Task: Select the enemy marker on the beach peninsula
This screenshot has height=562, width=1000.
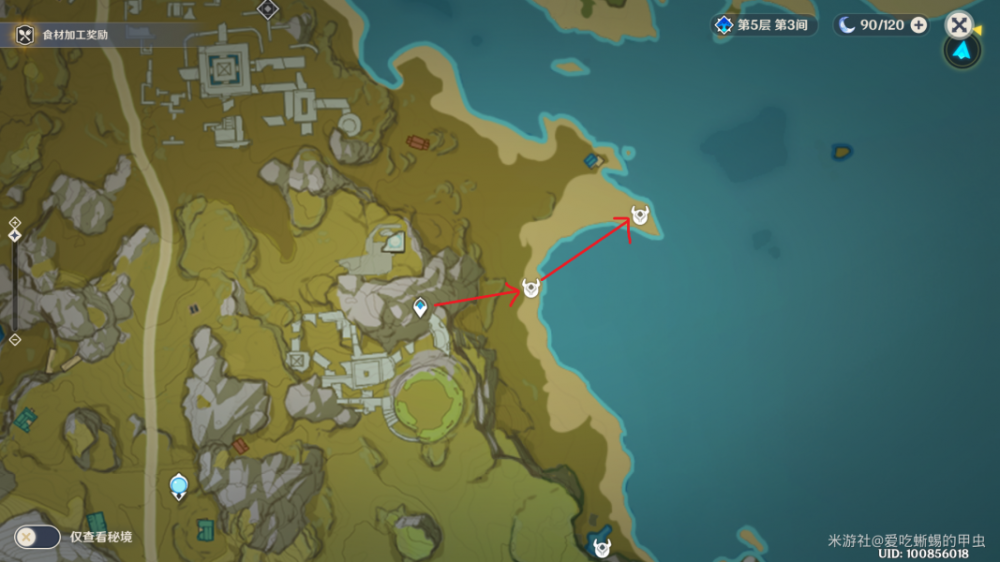Action: (x=640, y=215)
